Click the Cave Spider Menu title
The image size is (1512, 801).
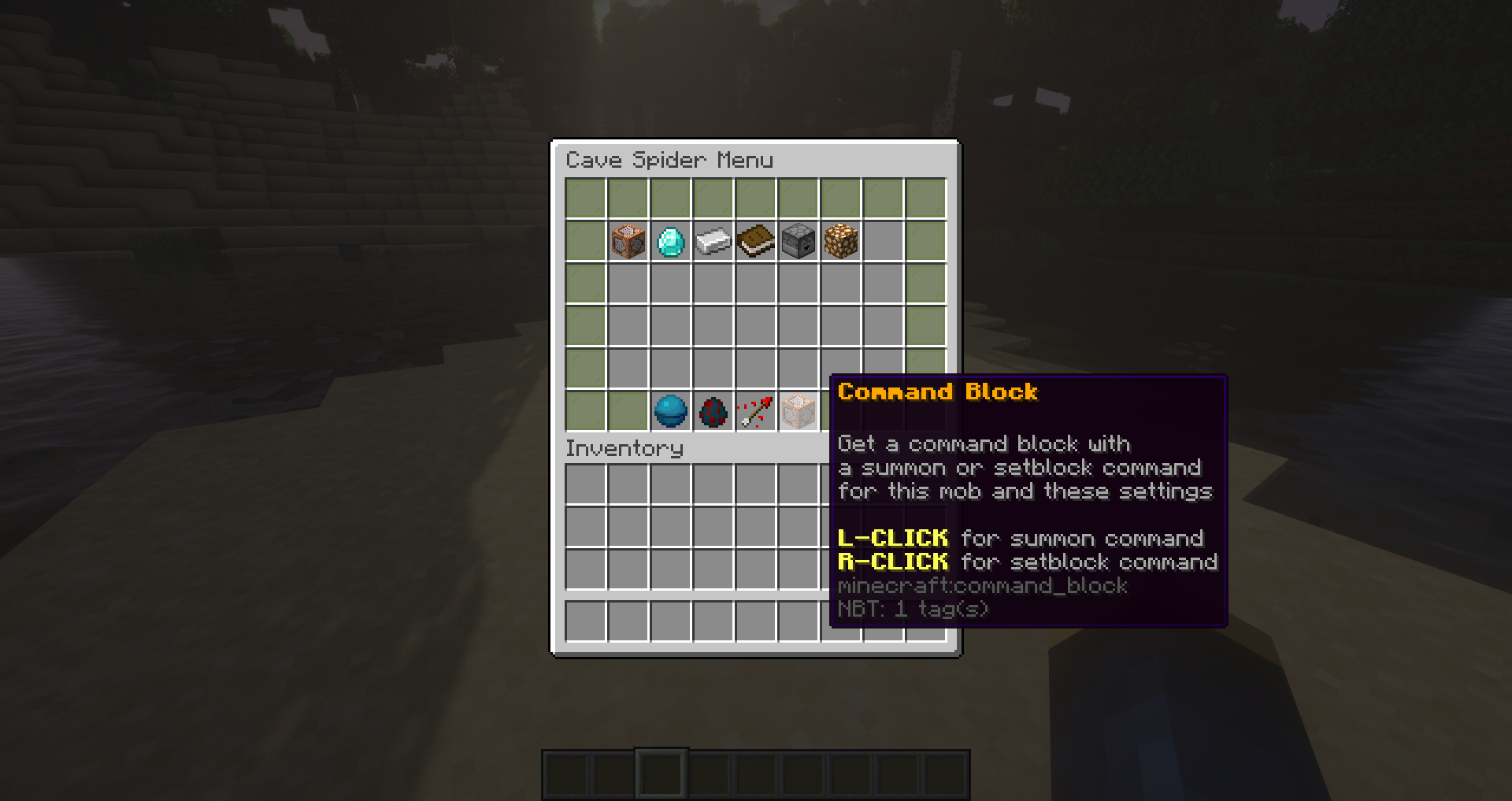coord(670,160)
